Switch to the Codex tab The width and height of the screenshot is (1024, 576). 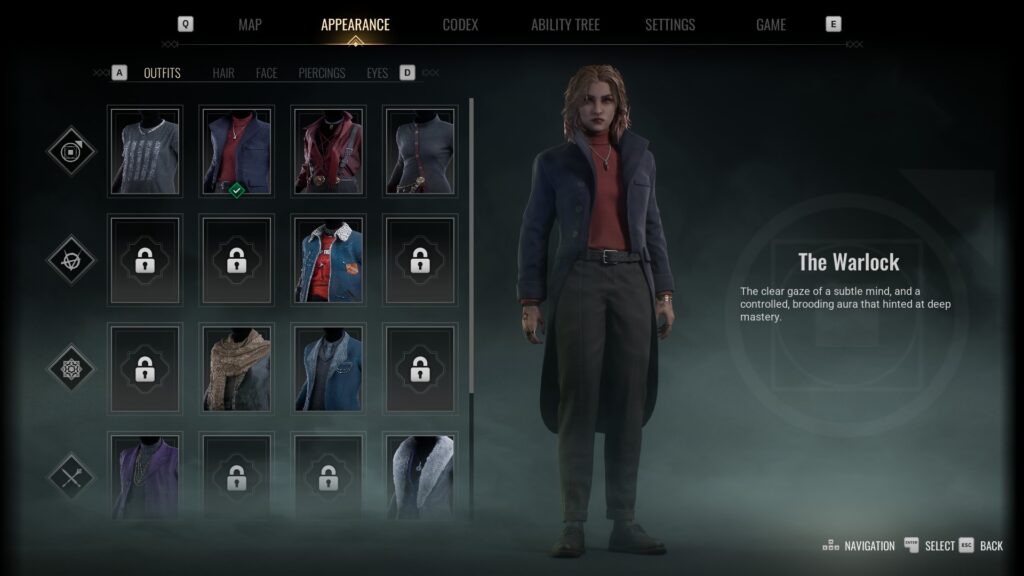[460, 25]
